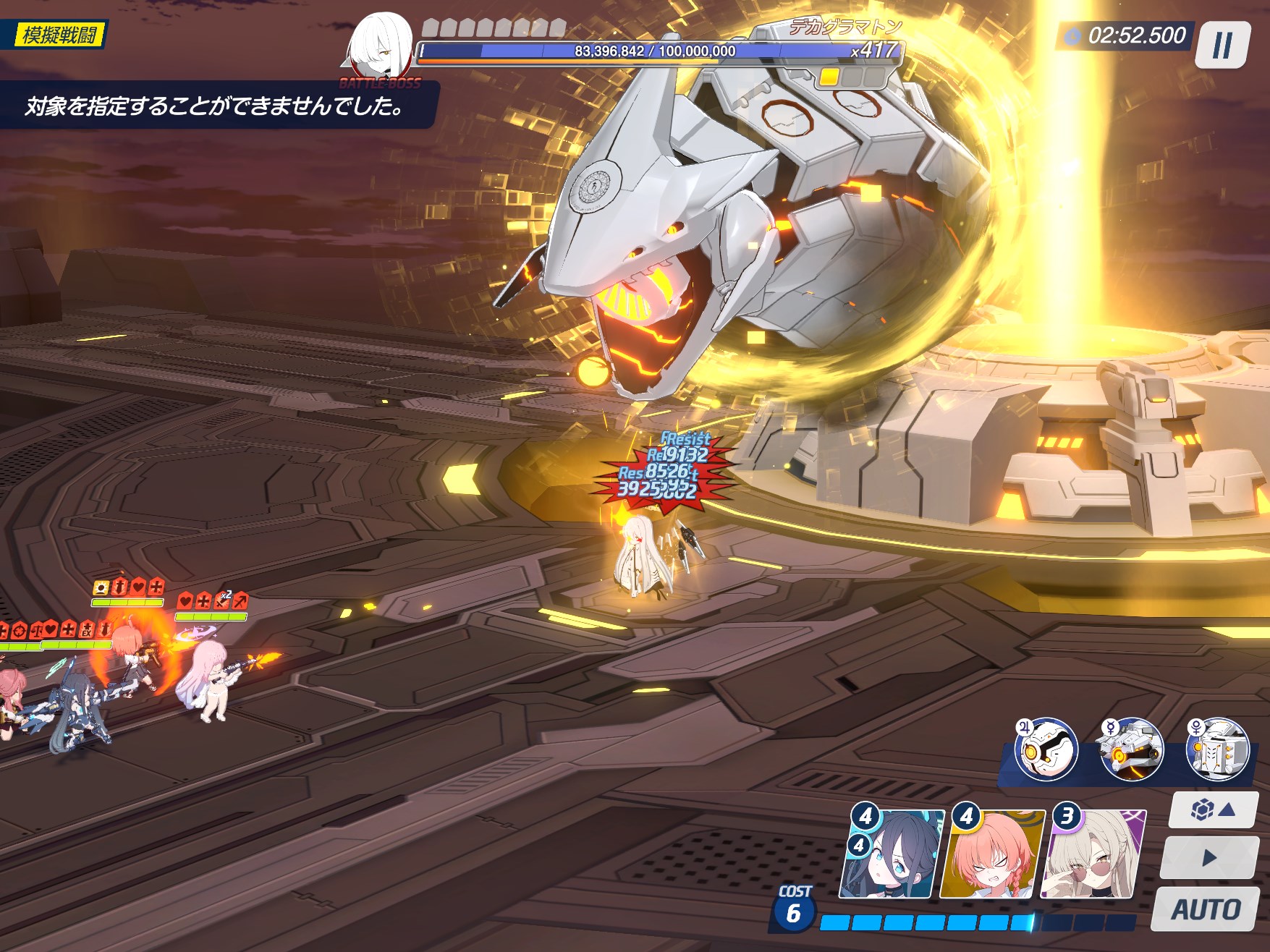Change battle speed with the arrow button
Image resolution: width=1270 pixels, height=952 pixels.
tap(1208, 858)
